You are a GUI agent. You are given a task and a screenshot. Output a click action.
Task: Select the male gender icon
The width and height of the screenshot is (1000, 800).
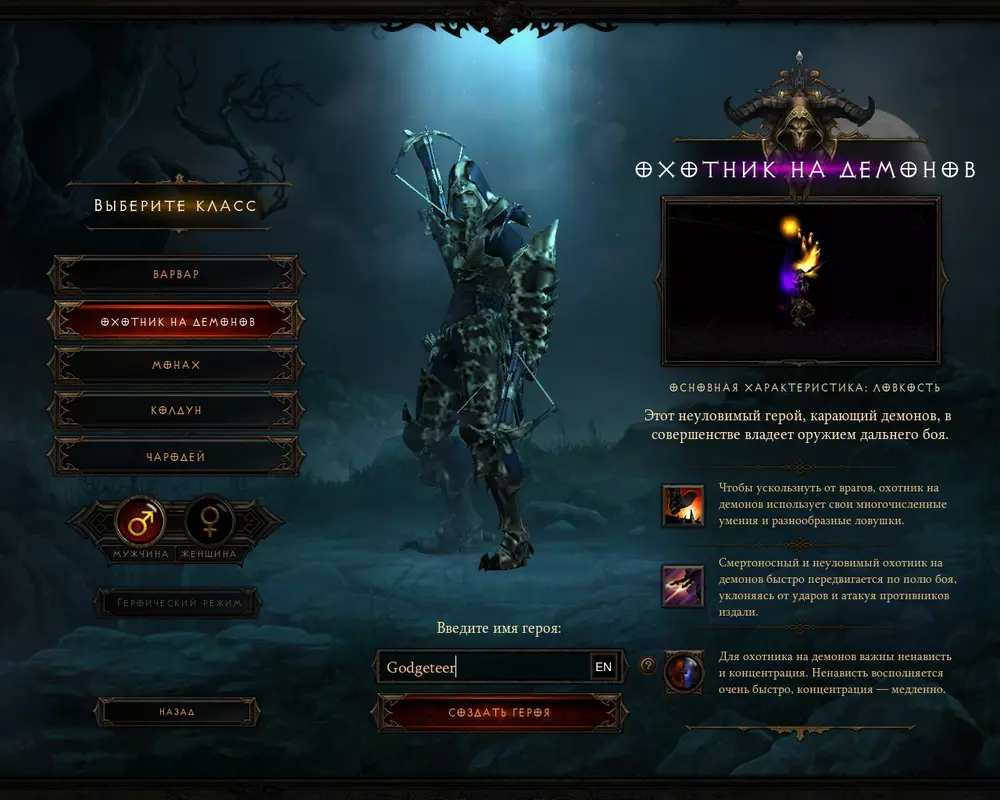pos(141,521)
